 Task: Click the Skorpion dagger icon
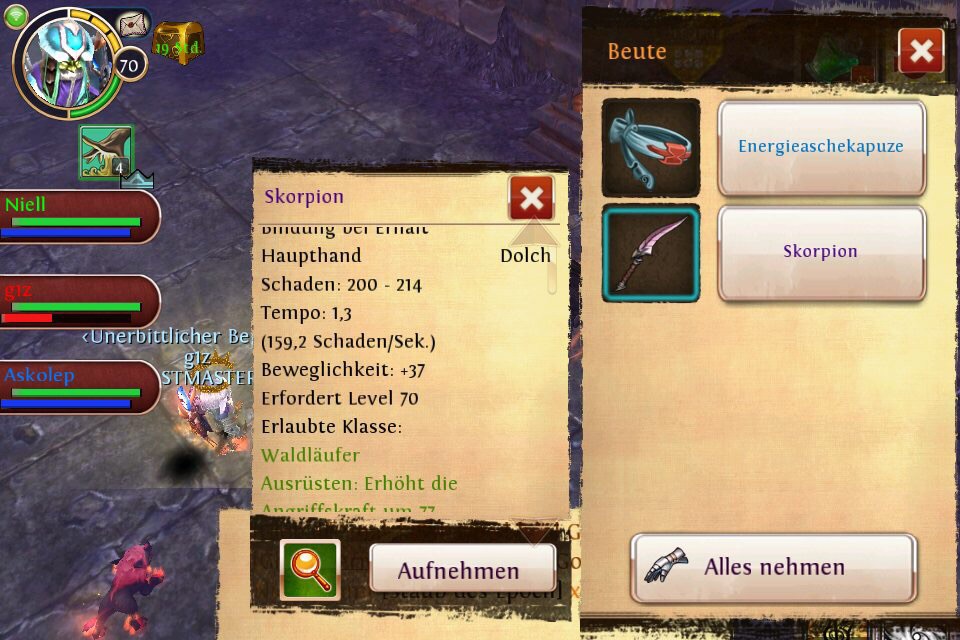pyautogui.click(x=650, y=253)
